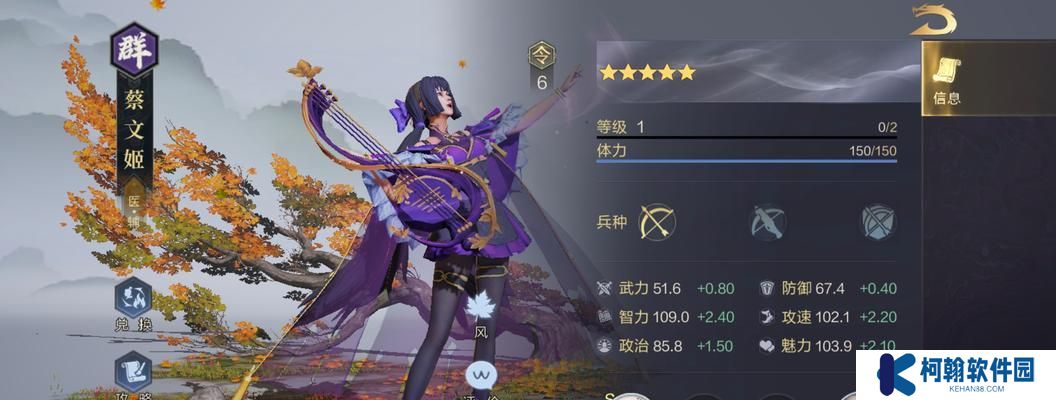This screenshot has height=400, width=1056.
Task: Select the crossbow troop type icon
Action: click(768, 222)
